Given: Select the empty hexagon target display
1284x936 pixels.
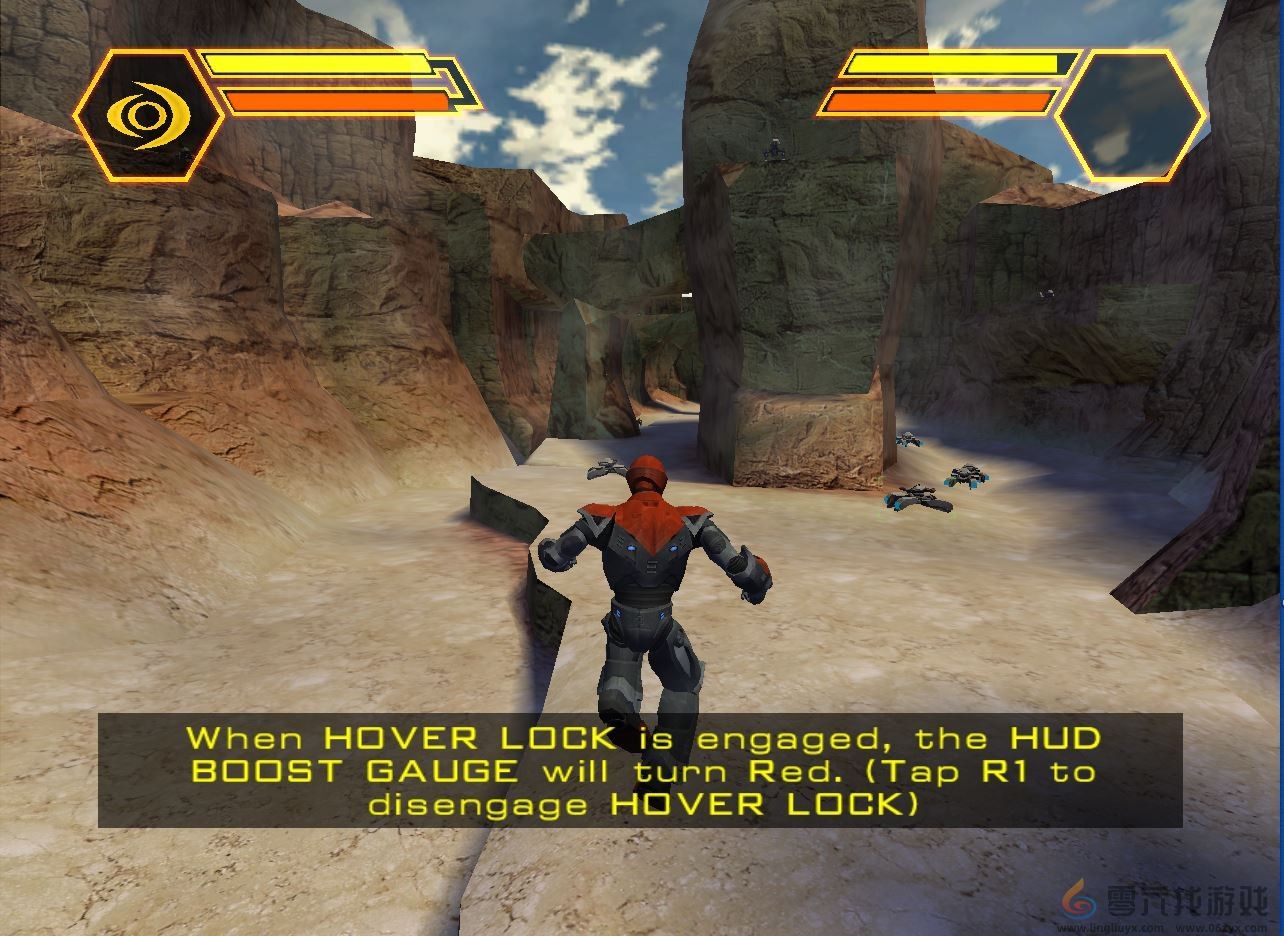Looking at the screenshot, I should pos(1131,117).
